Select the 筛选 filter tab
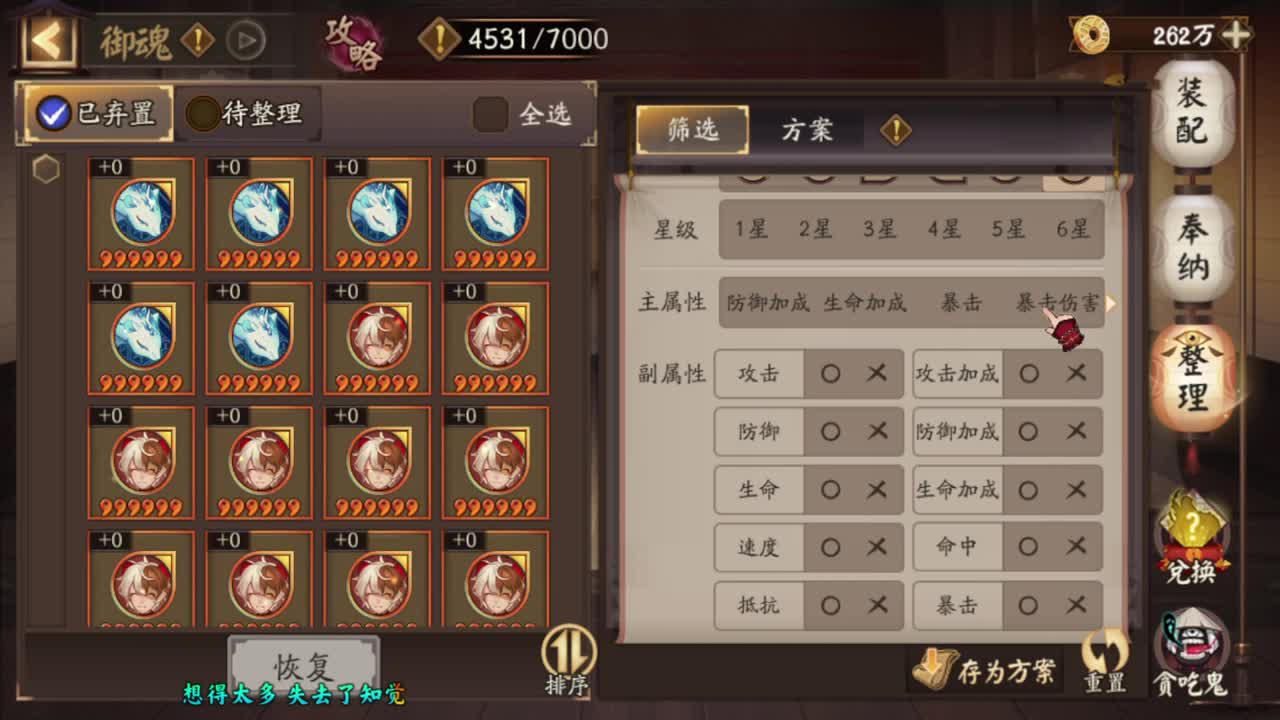1280x720 pixels. (692, 129)
